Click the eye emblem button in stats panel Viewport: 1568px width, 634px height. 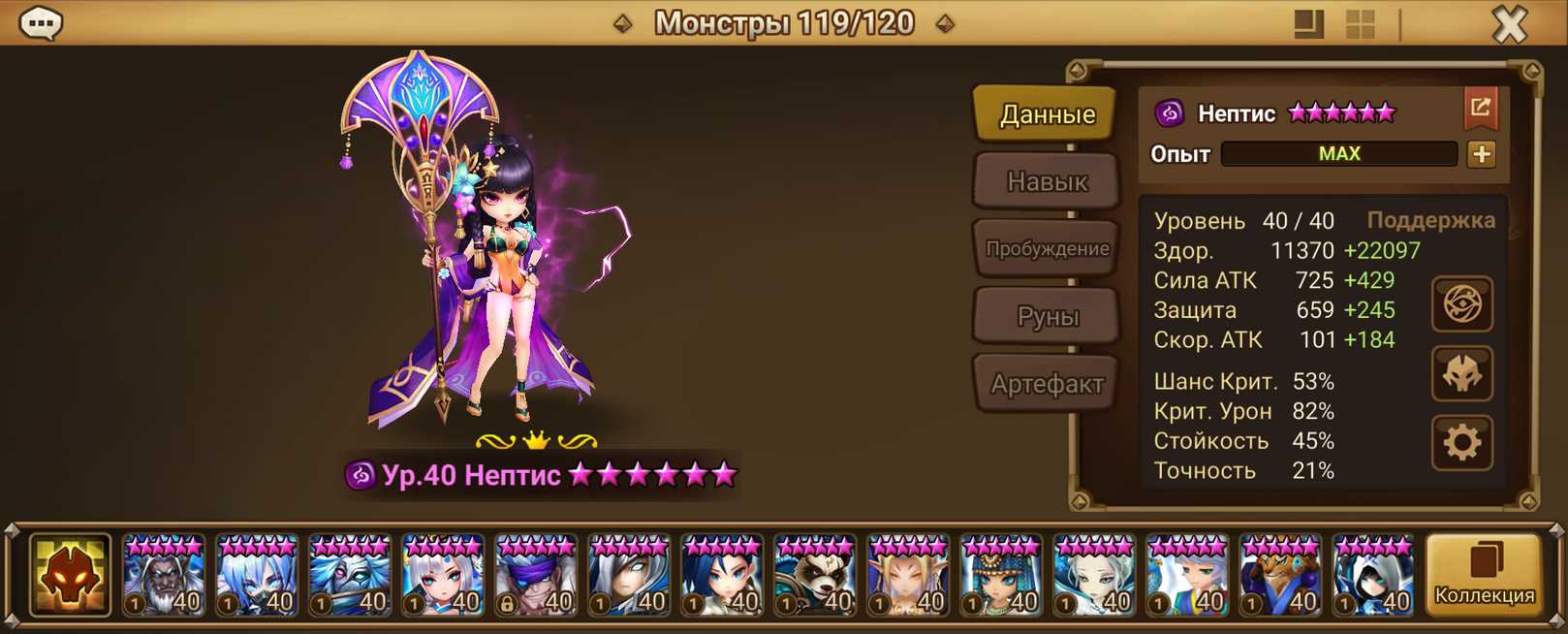pyautogui.click(x=1461, y=304)
